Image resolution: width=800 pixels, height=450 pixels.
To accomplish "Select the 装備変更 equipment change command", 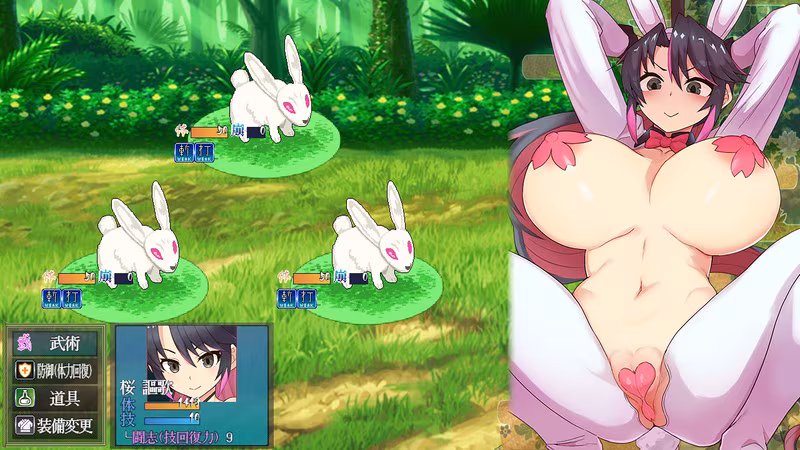I will point(56,424).
